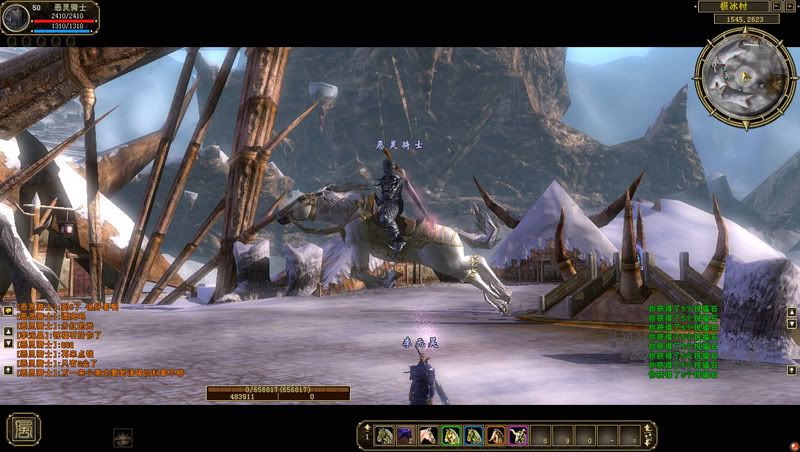Click the yellow chat bubble button

click(8, 311)
